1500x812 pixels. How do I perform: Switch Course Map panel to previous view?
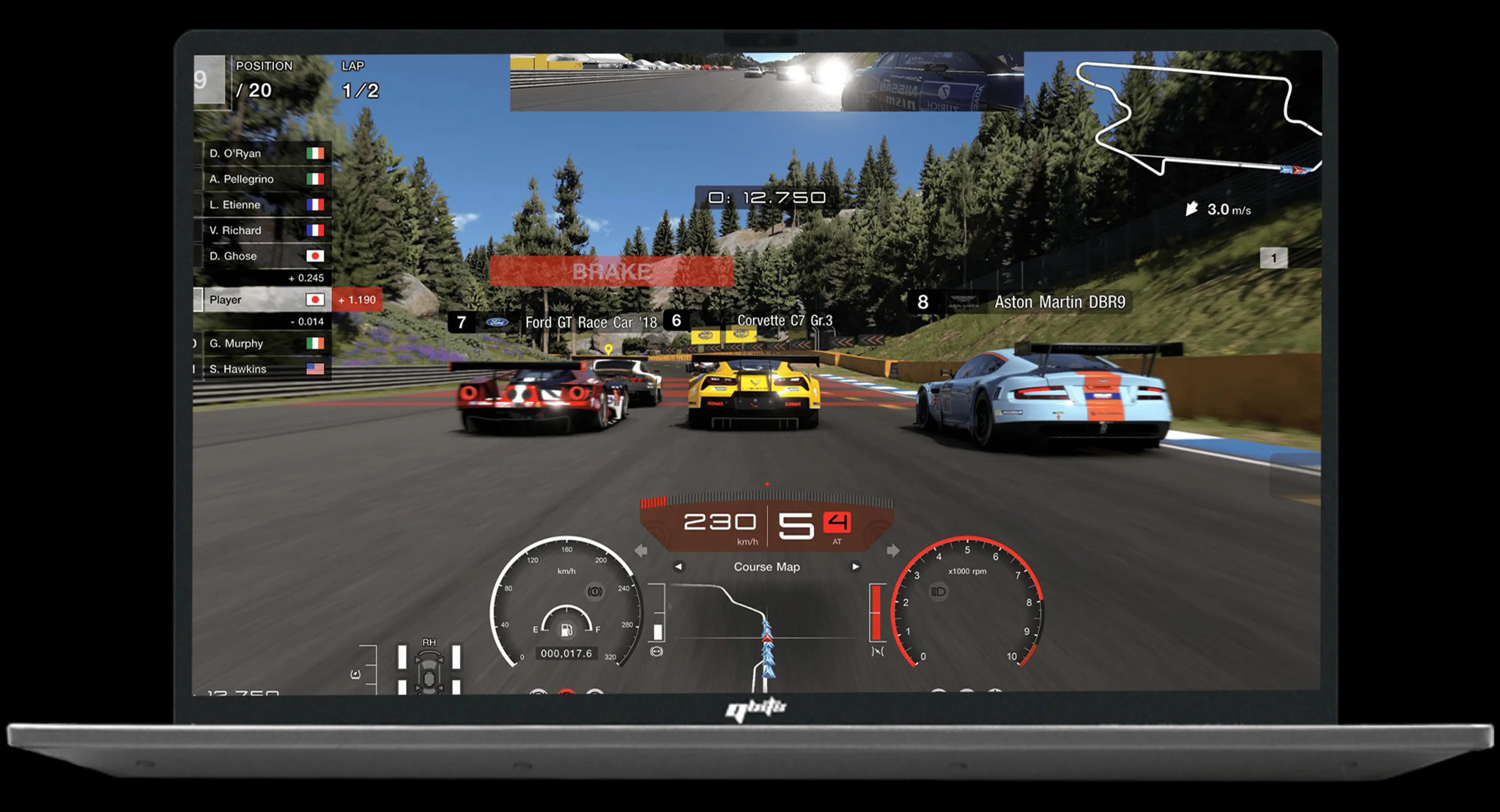[679, 566]
